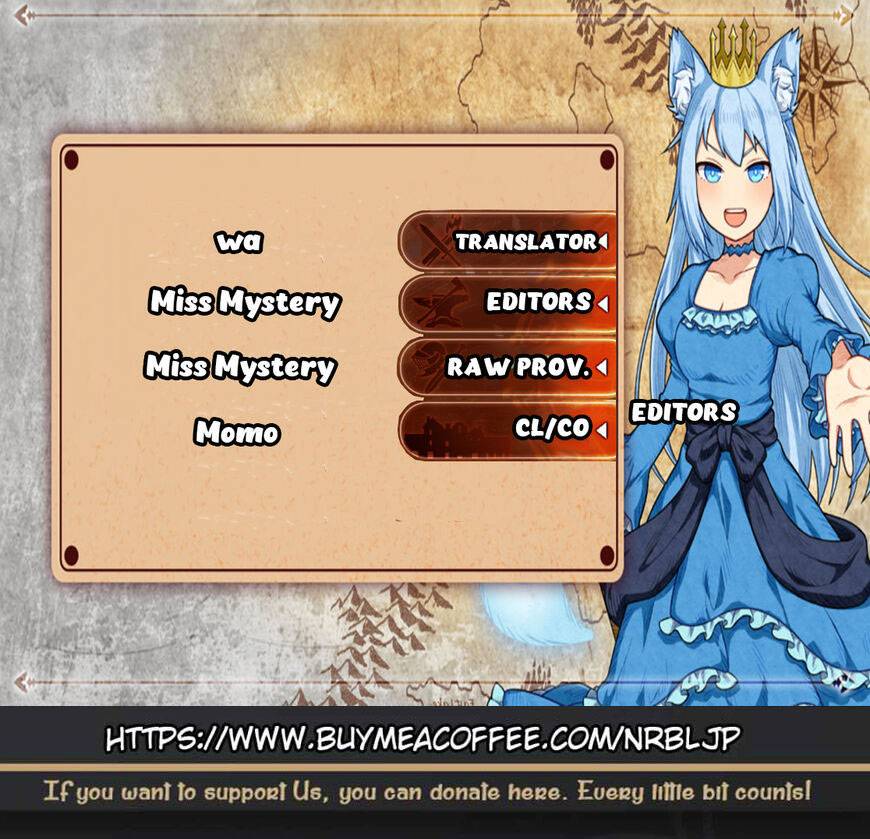This screenshot has width=870, height=839.
Task: Choose the Editors entry with anvil icon
Action: 508,302
